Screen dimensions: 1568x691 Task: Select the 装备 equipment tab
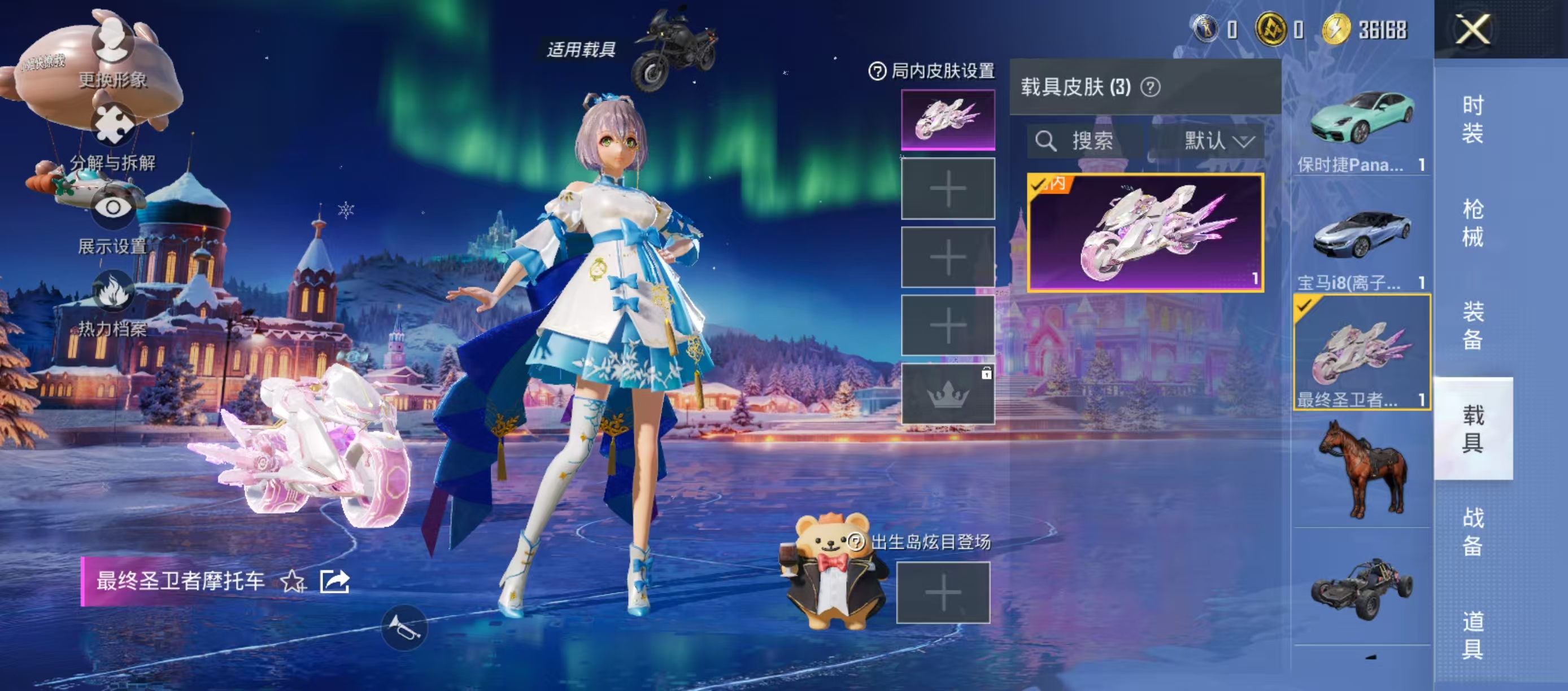1473,325
